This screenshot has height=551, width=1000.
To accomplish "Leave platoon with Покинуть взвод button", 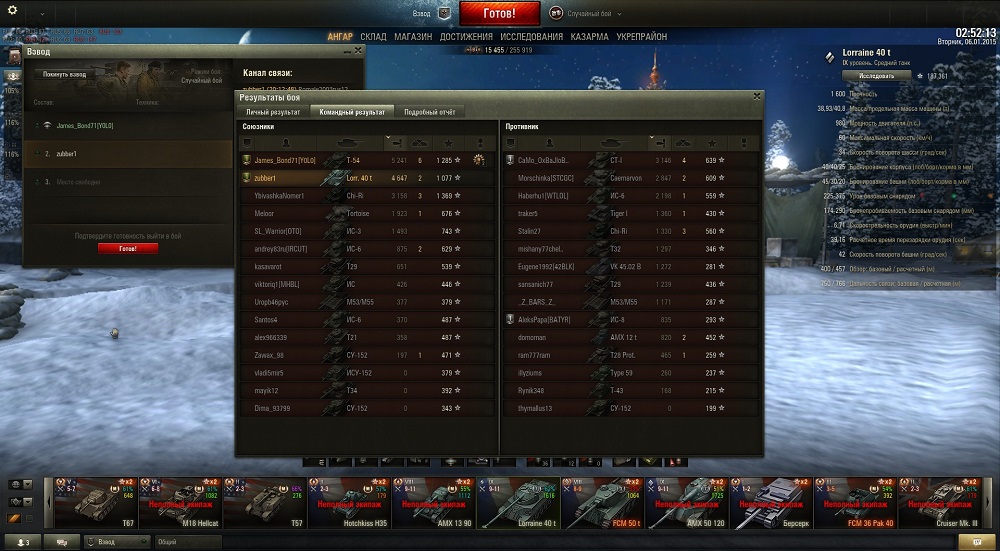I will click(x=65, y=74).
